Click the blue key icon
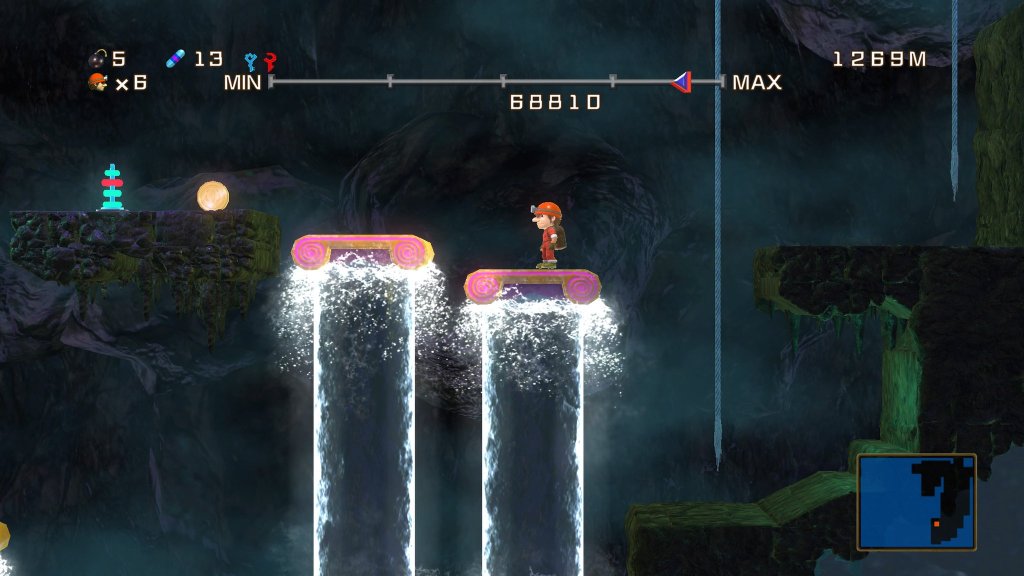The image size is (1024, 576). coord(251,61)
